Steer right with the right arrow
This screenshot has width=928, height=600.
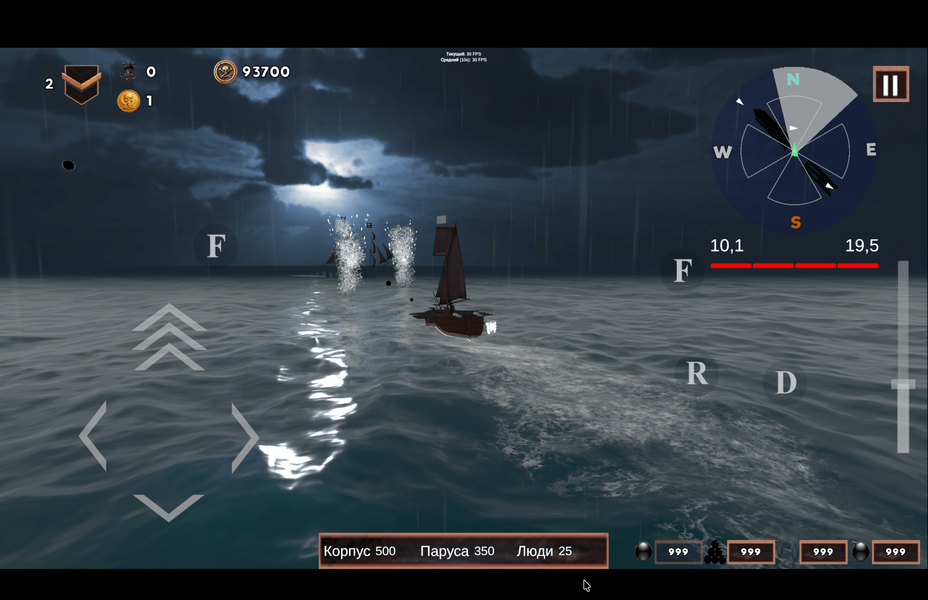point(244,437)
